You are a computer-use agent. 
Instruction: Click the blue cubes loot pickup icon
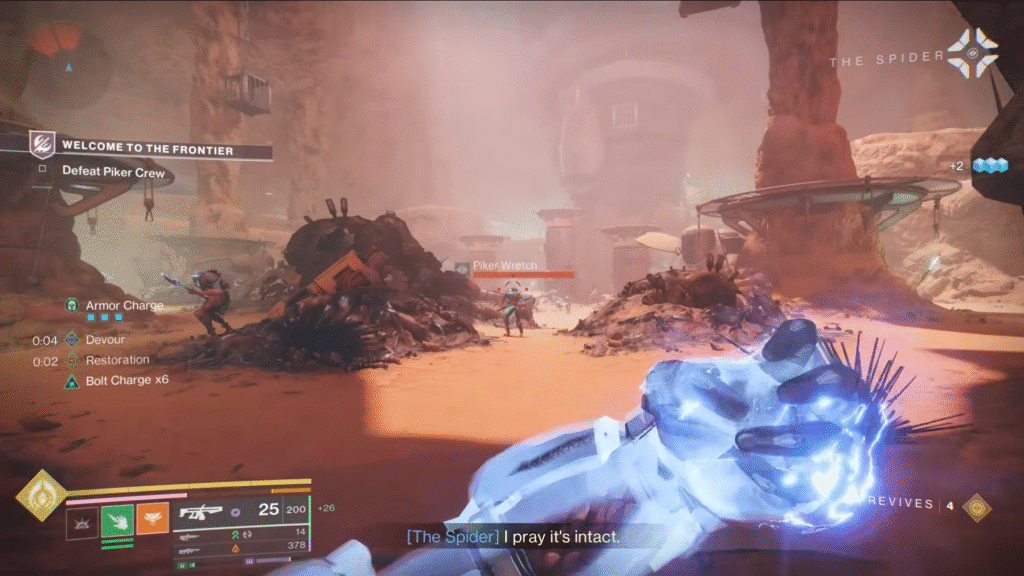(988, 166)
